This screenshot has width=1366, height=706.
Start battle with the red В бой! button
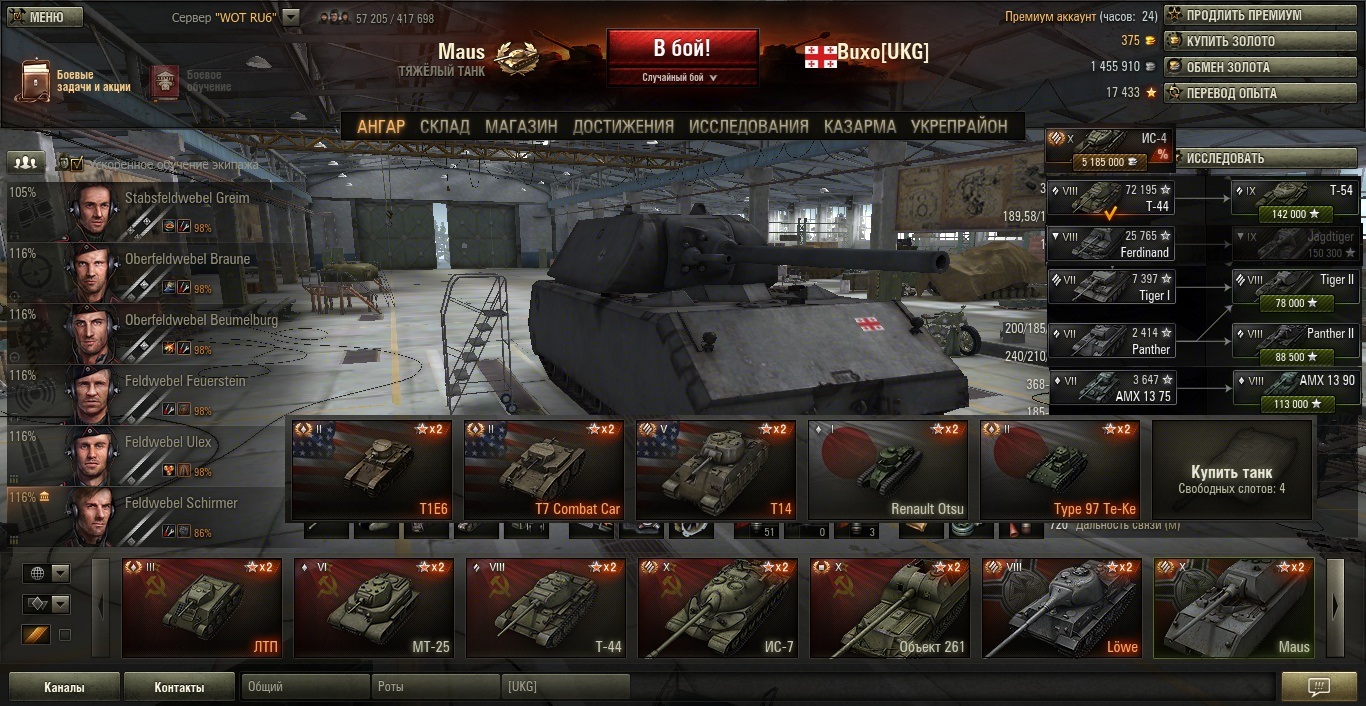pyautogui.click(x=682, y=48)
